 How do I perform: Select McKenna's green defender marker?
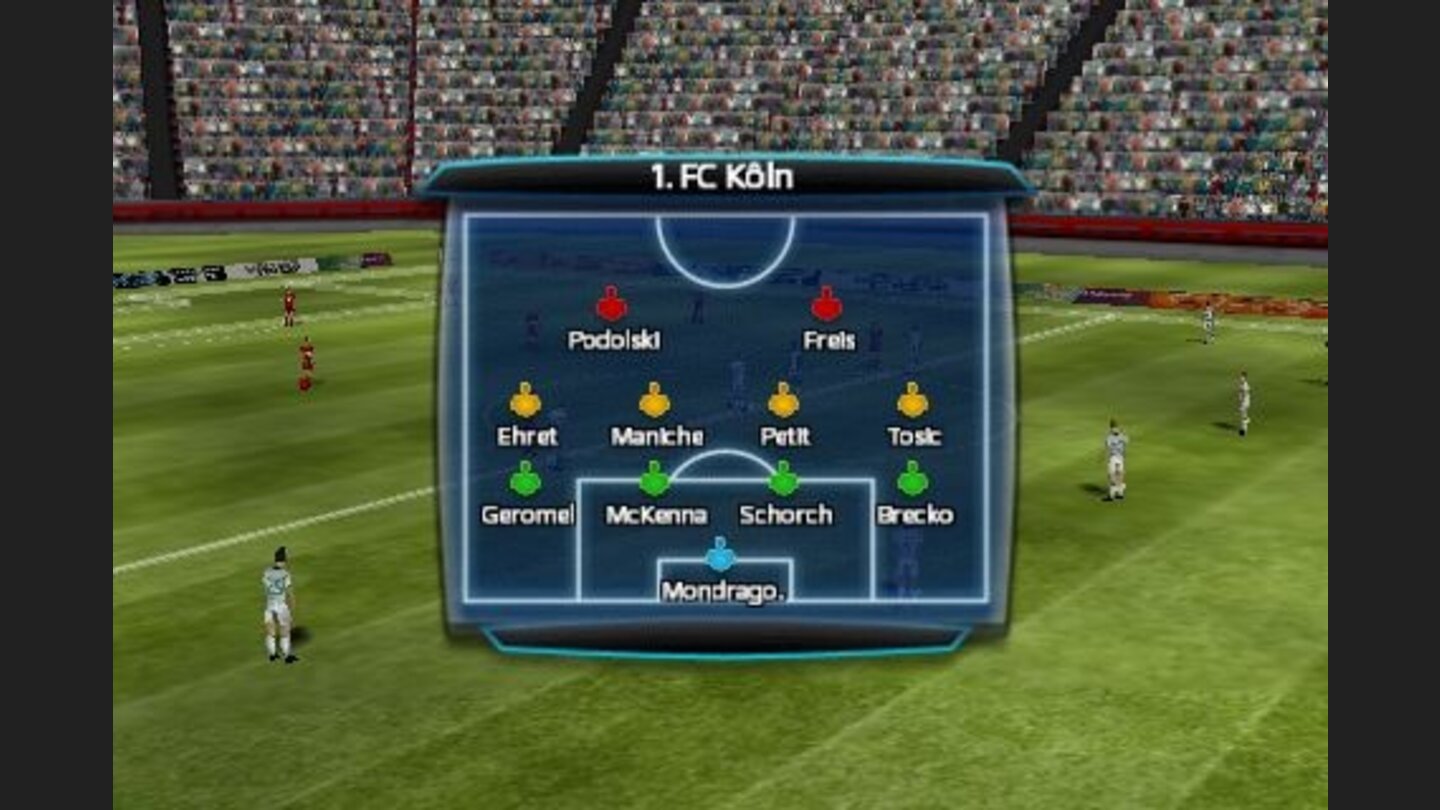[x=657, y=481]
